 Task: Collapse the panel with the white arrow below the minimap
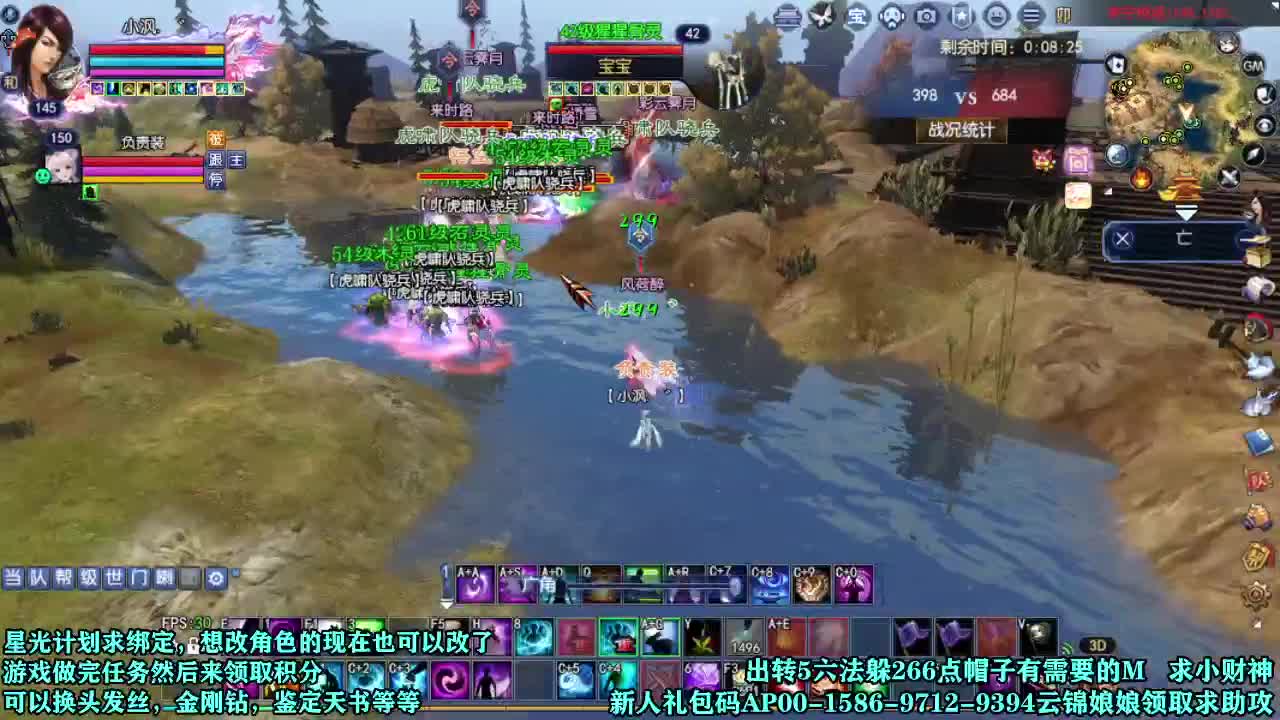(x=1187, y=212)
